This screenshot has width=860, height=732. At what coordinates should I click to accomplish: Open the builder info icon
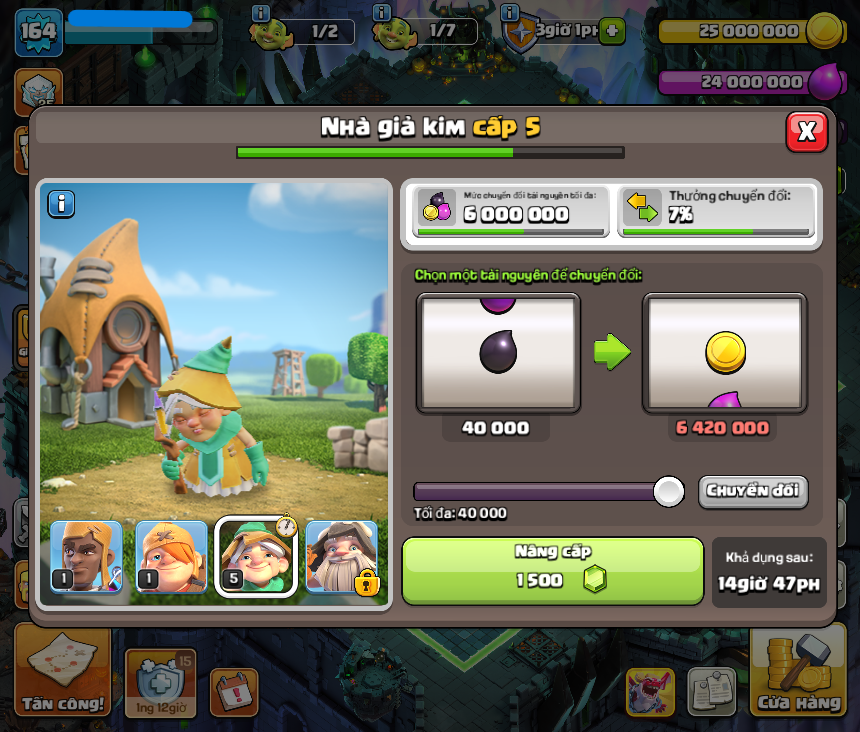(x=261, y=13)
